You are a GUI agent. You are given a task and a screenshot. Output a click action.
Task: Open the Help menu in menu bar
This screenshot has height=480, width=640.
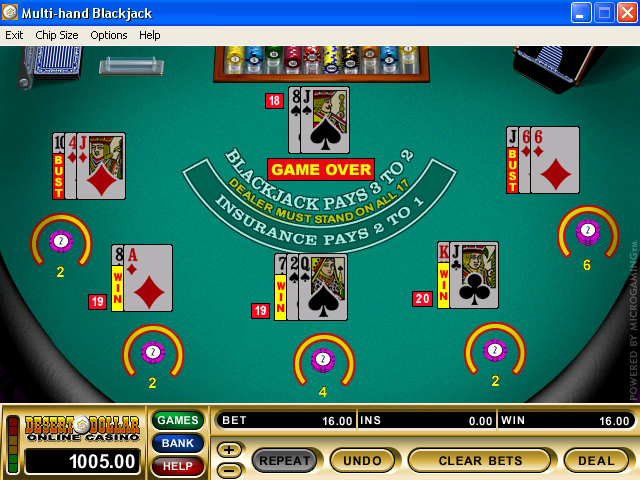(x=150, y=35)
